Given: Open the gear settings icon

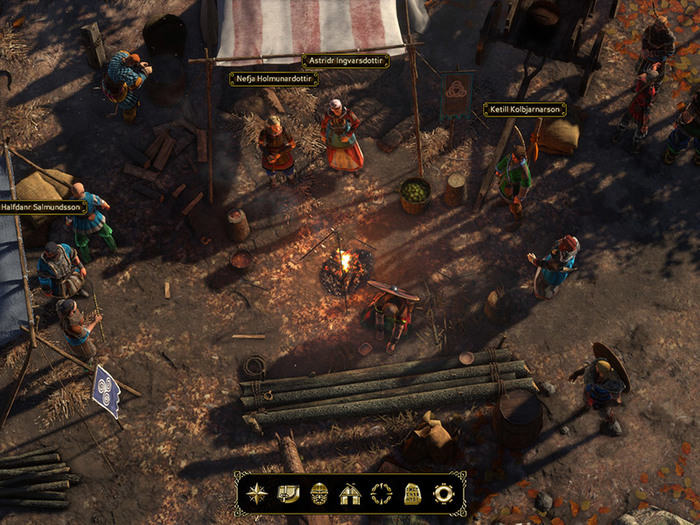Looking at the screenshot, I should (443, 493).
